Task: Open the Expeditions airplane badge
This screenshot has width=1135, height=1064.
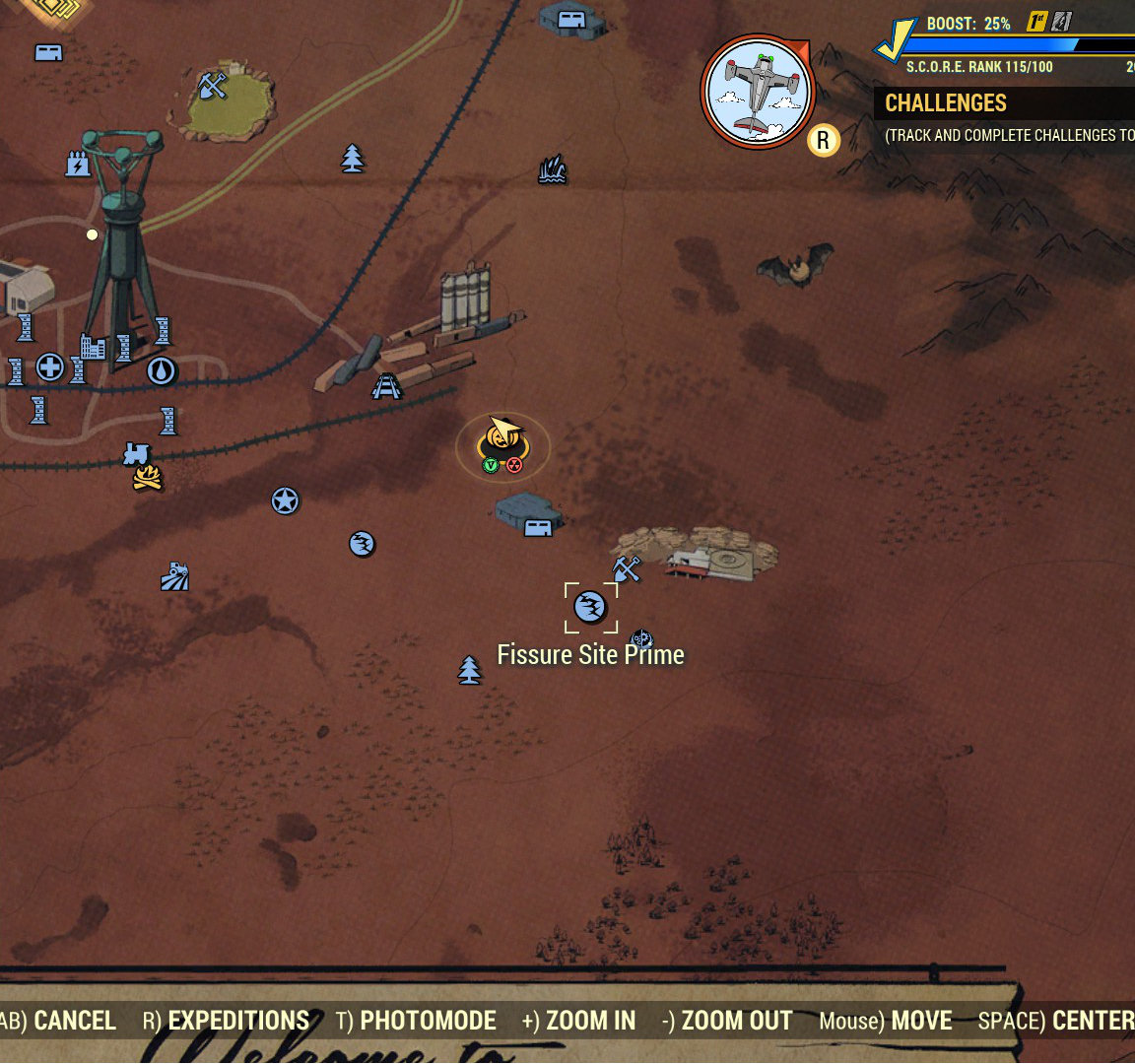Action: [758, 92]
